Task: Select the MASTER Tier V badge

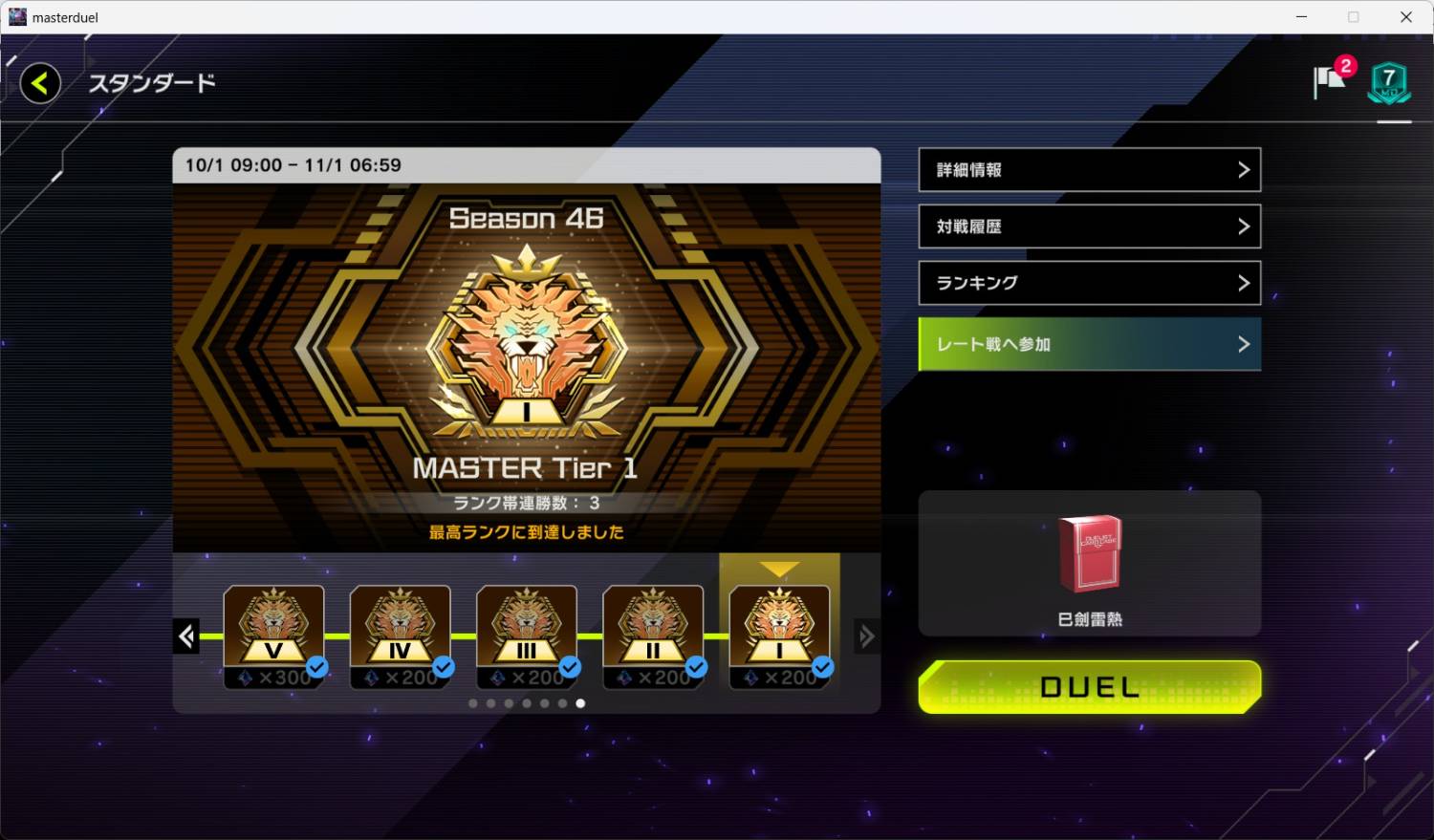Action: click(273, 626)
